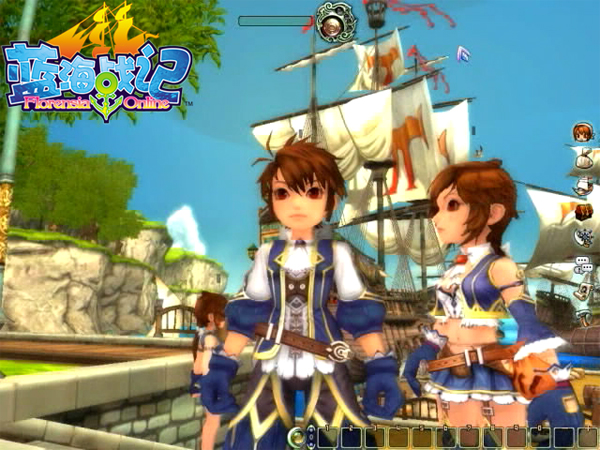Click the sailing ship menu icon
Screen dimensions: 600x450
tap(582, 185)
